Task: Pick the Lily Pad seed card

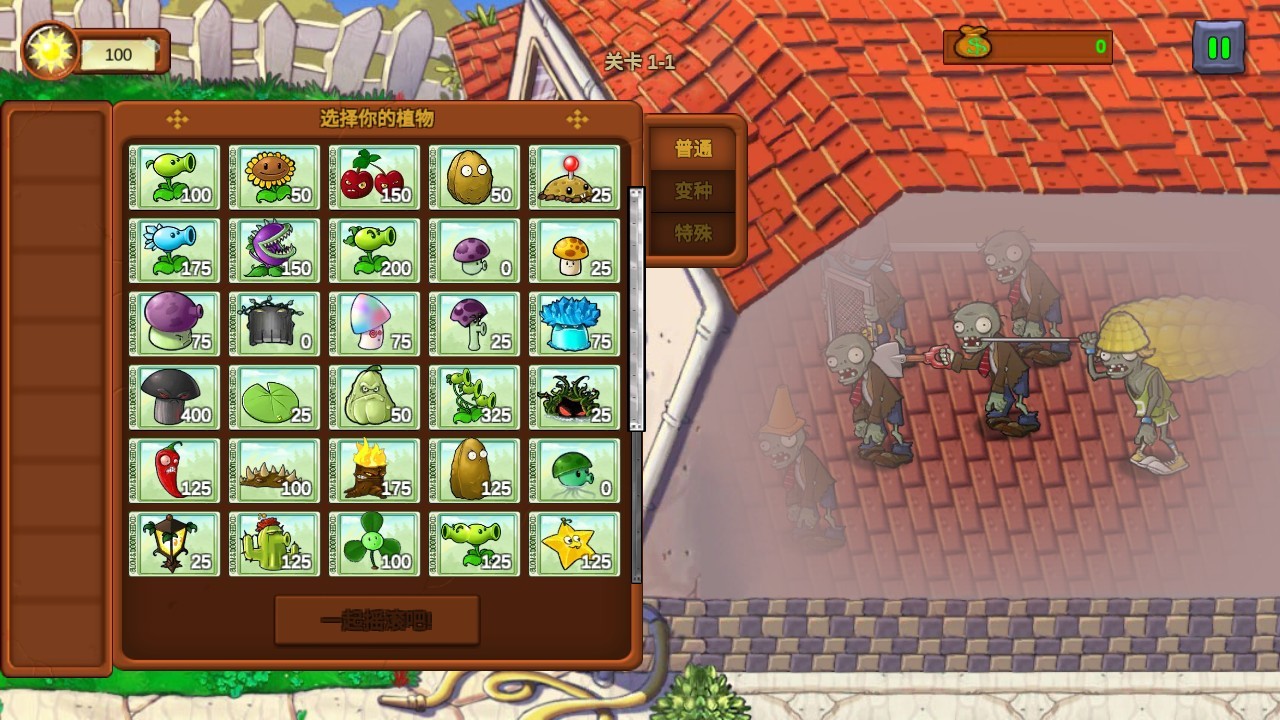Action: [x=274, y=397]
